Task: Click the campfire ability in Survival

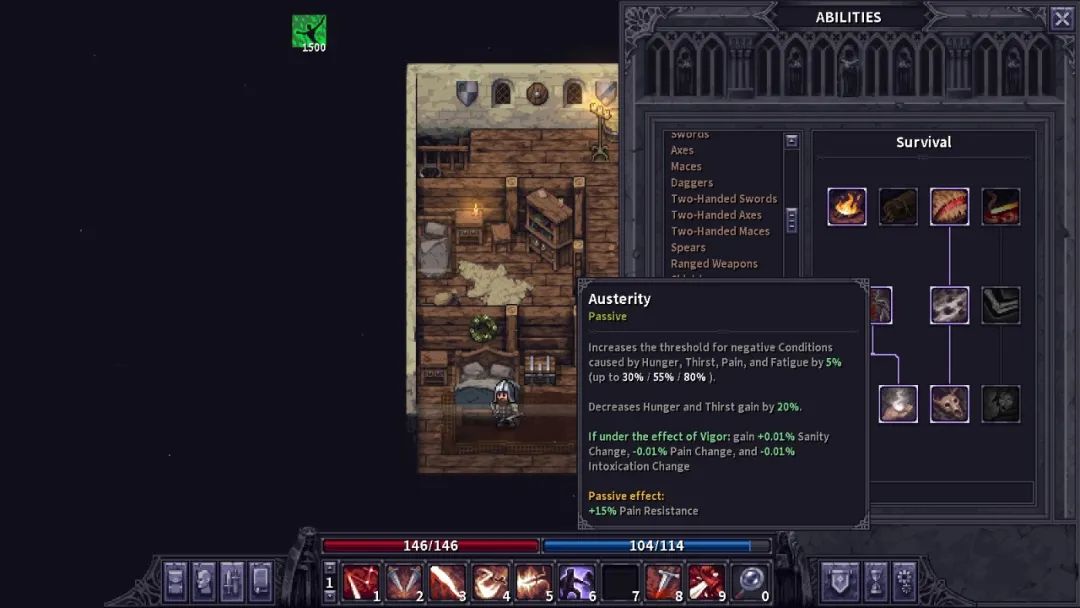Action: point(847,207)
